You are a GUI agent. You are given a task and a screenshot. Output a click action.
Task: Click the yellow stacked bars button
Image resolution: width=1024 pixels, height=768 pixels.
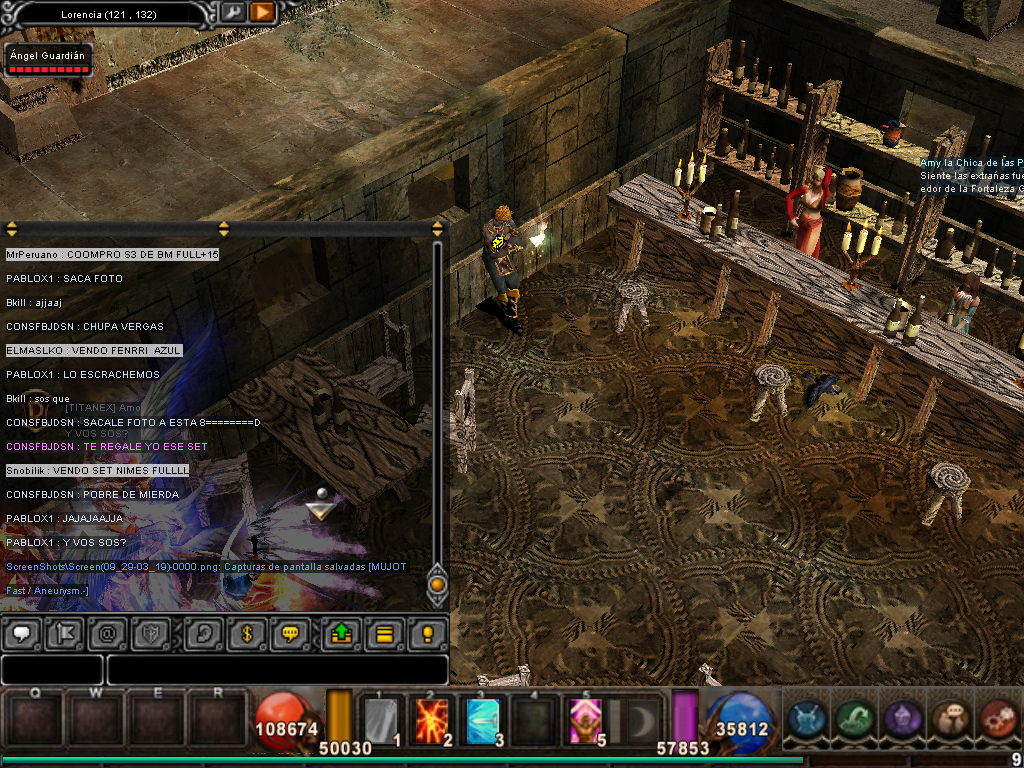coord(384,633)
